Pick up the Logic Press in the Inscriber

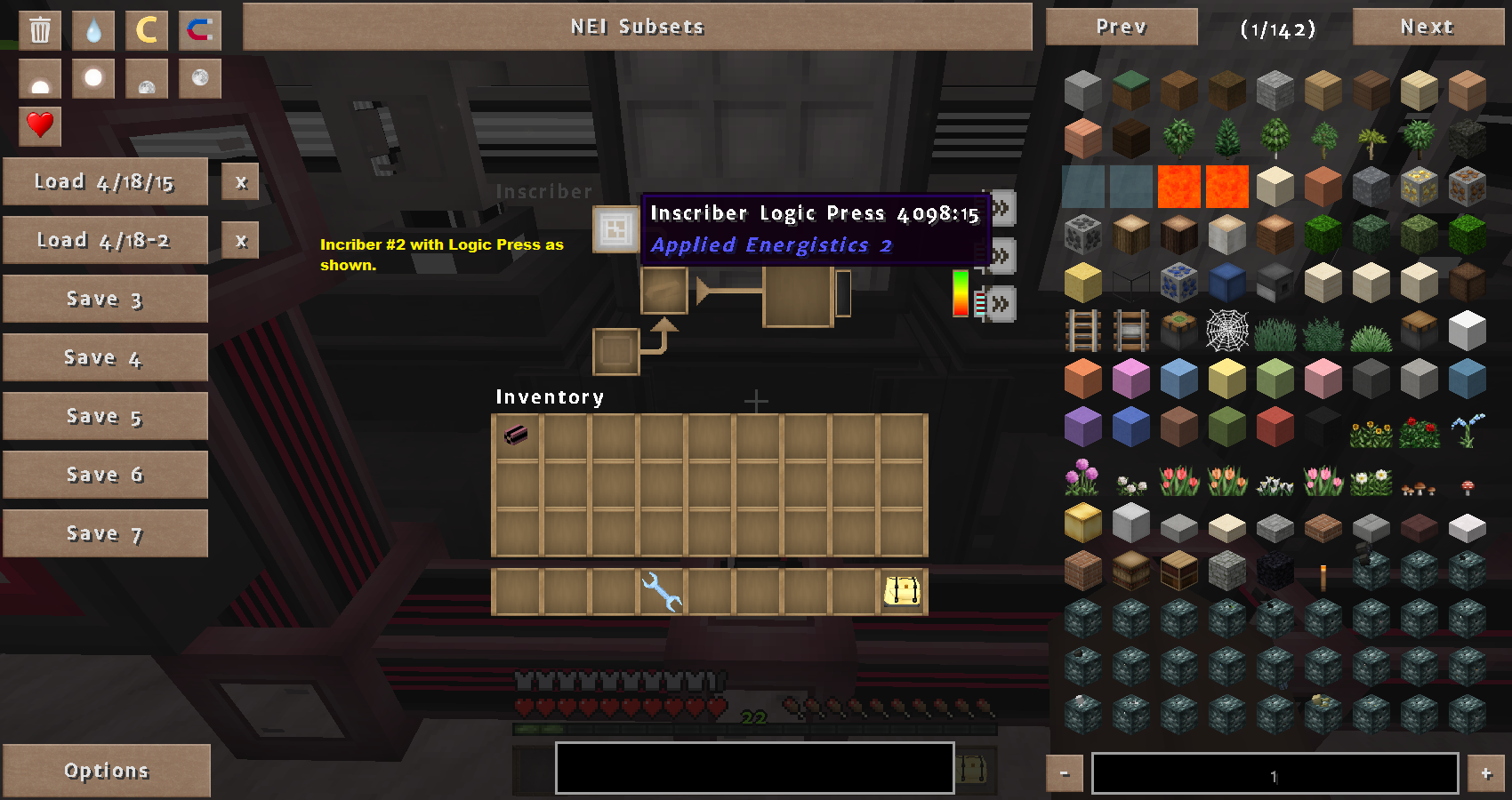[x=615, y=229]
